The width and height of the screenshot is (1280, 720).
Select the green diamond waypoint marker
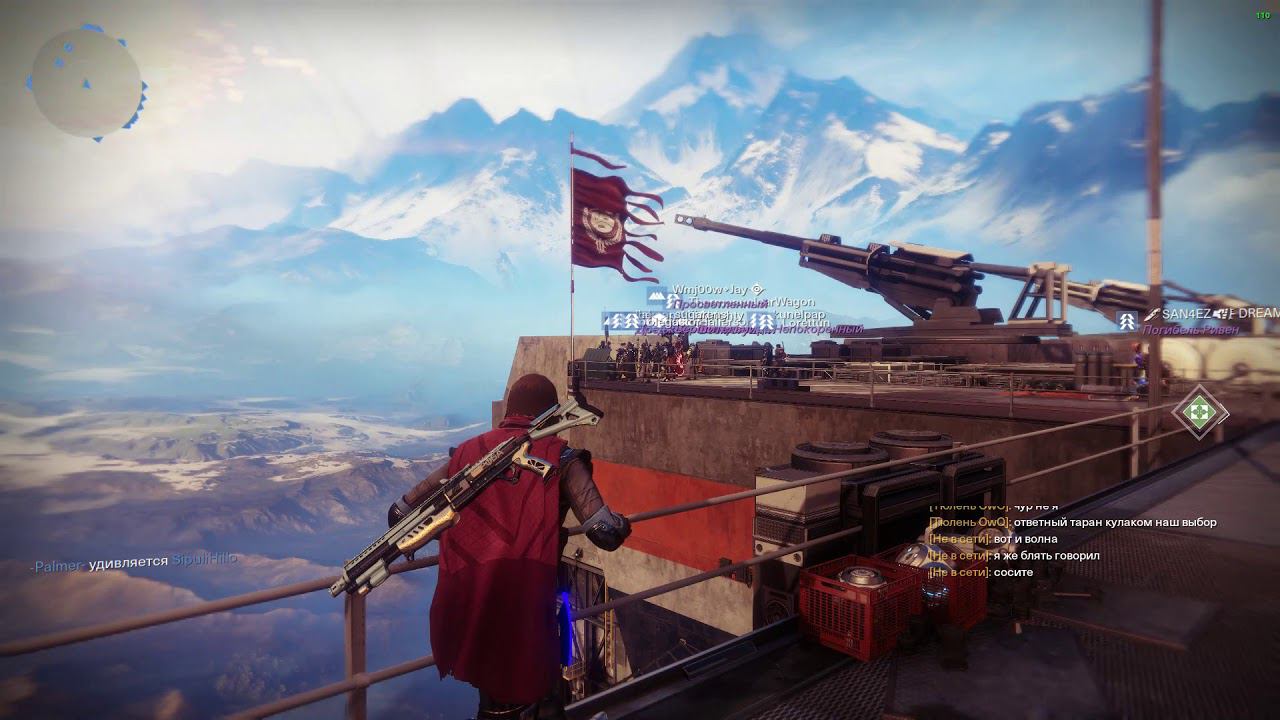point(1199,411)
